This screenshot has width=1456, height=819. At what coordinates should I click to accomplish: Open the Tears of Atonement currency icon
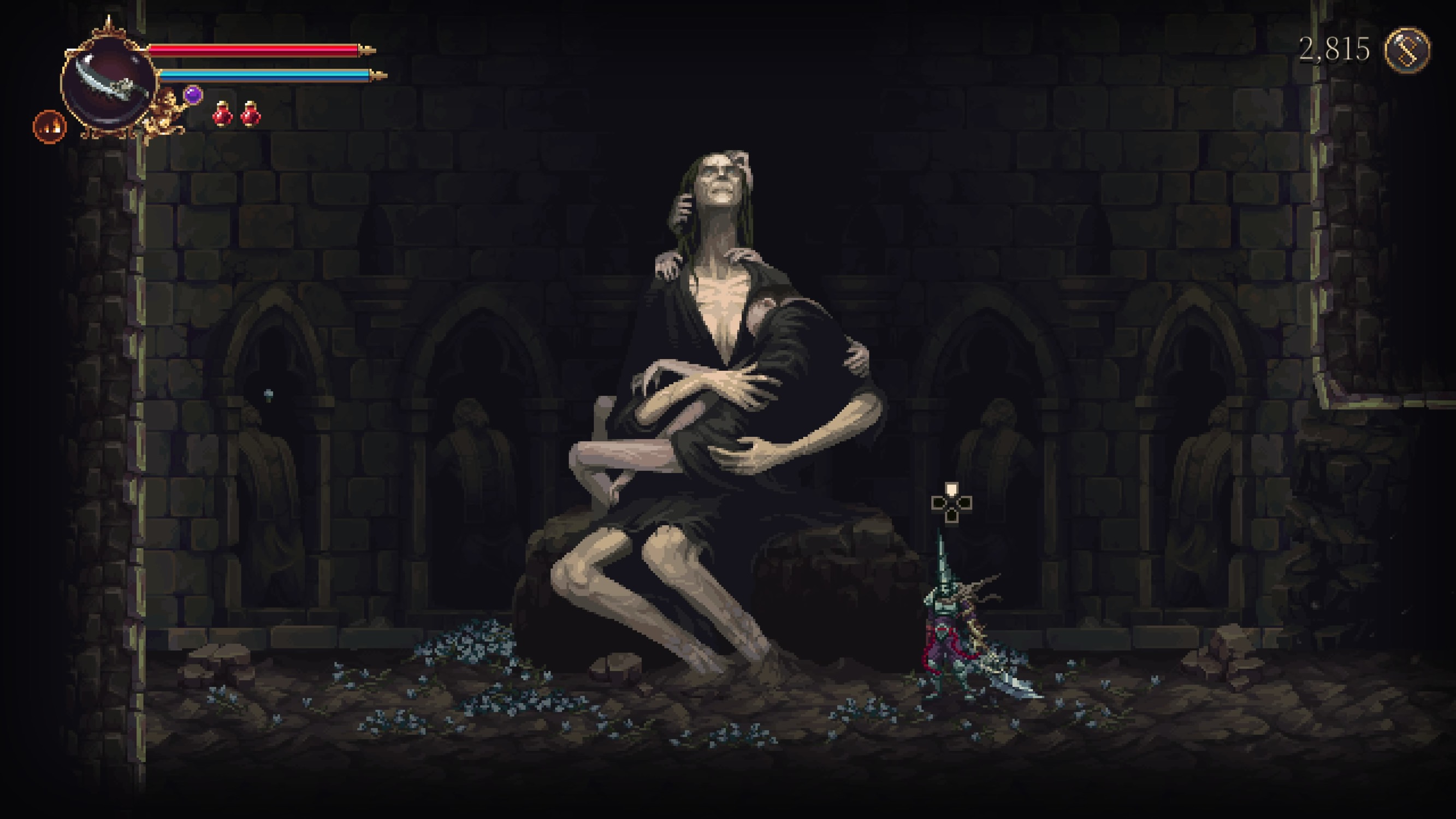[1407, 50]
